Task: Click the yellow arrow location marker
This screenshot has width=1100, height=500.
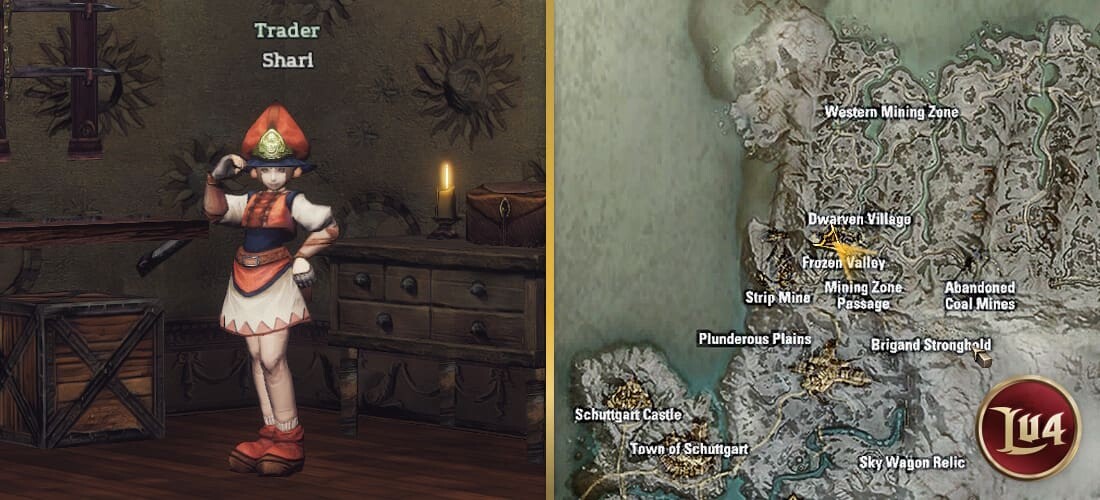Action: pyautogui.click(x=836, y=241)
